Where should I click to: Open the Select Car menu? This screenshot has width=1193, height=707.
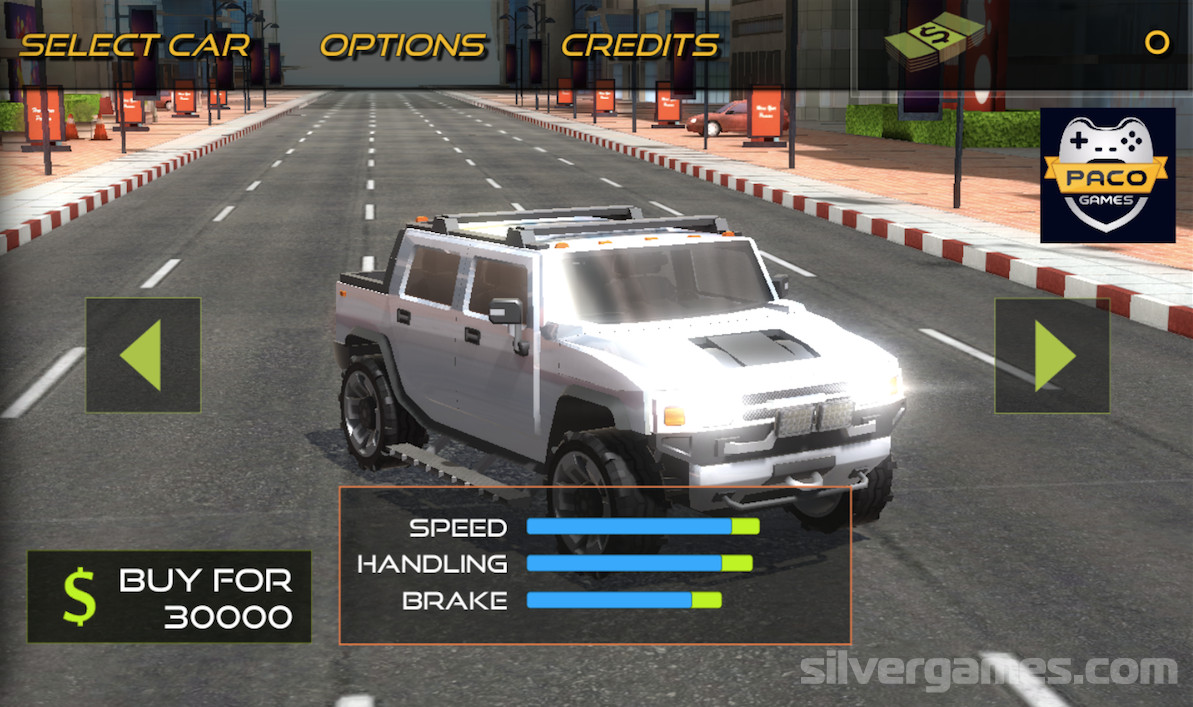[135, 45]
